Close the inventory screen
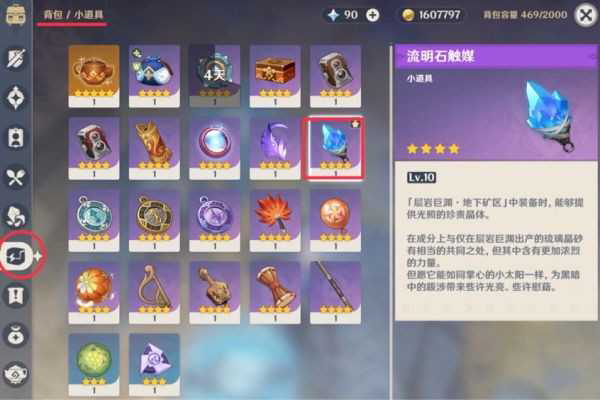This screenshot has height=400, width=600. pyautogui.click(x=586, y=14)
